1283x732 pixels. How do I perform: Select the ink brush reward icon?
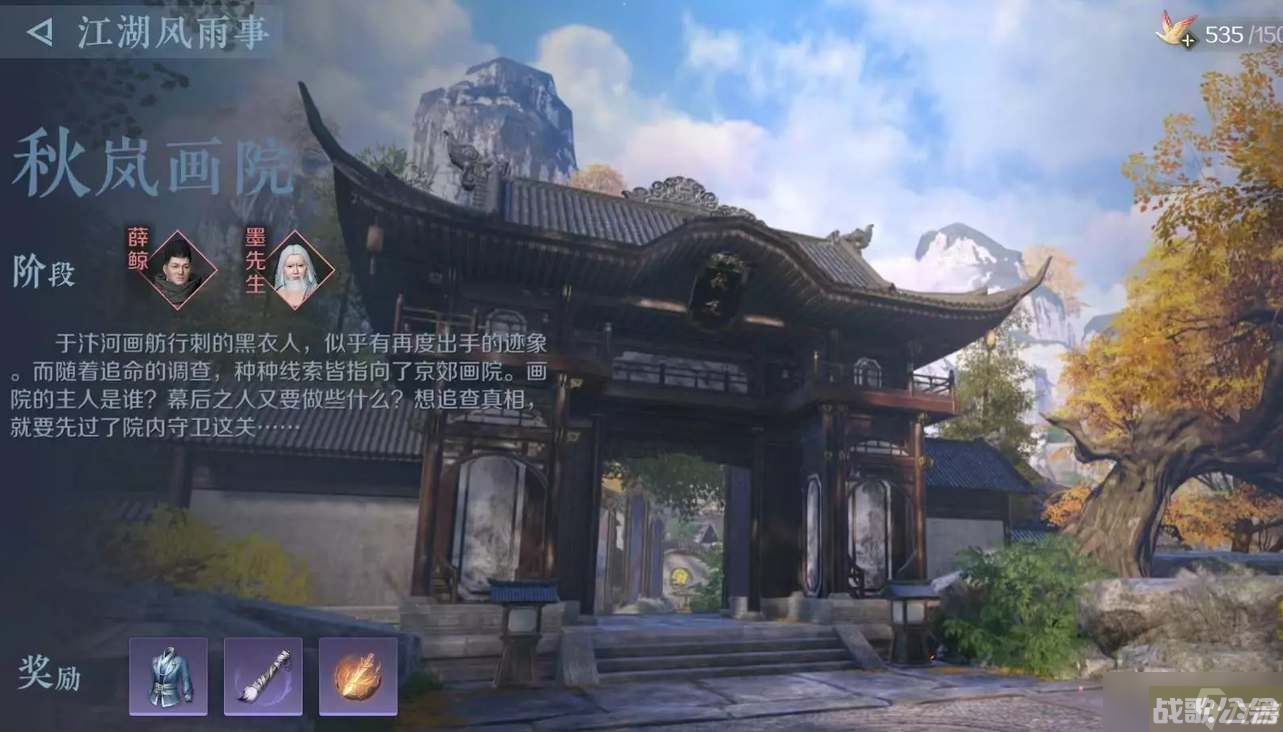pyautogui.click(x=264, y=676)
